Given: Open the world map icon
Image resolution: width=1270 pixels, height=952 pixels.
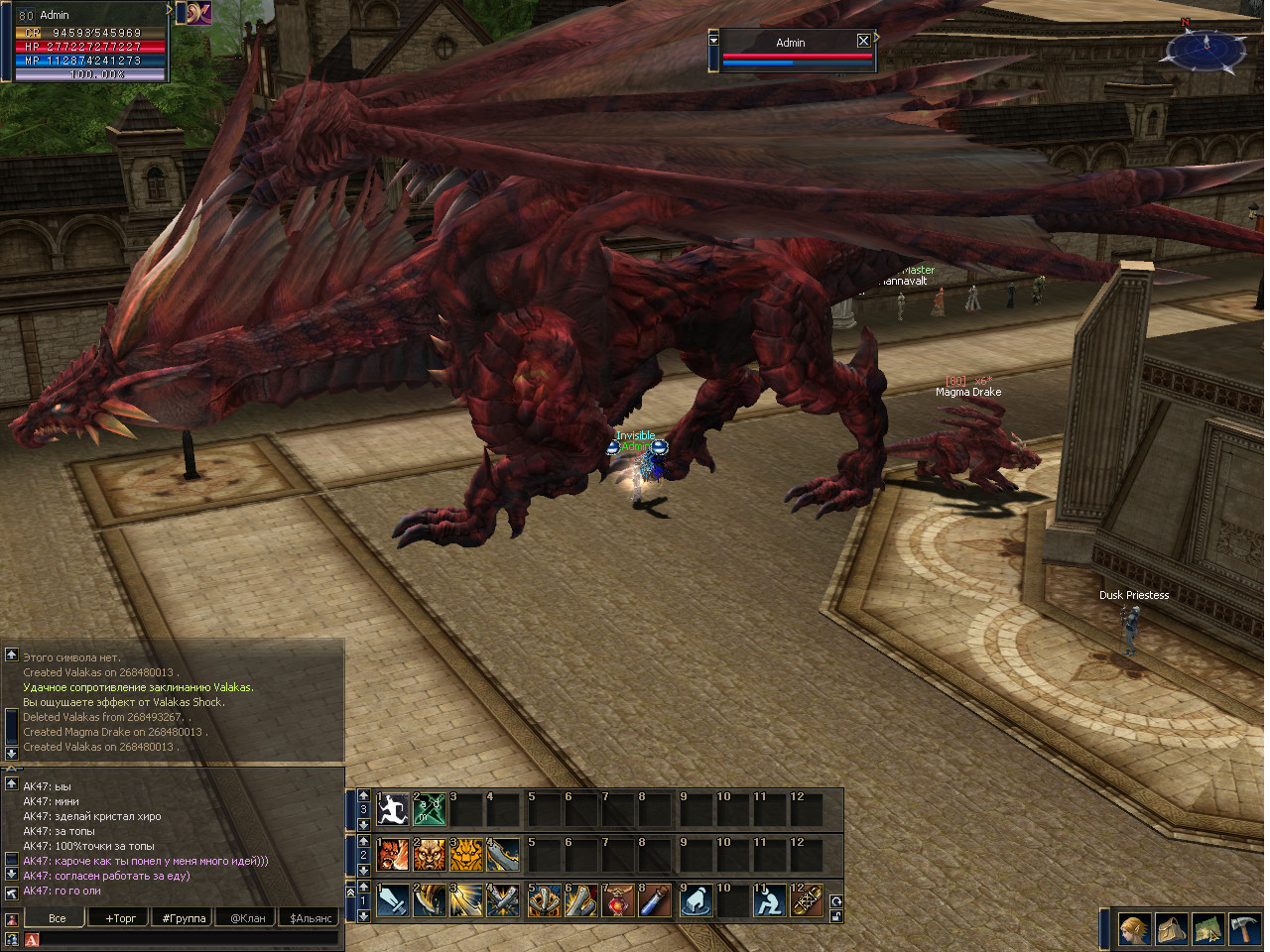Looking at the screenshot, I should (x=1207, y=929).
